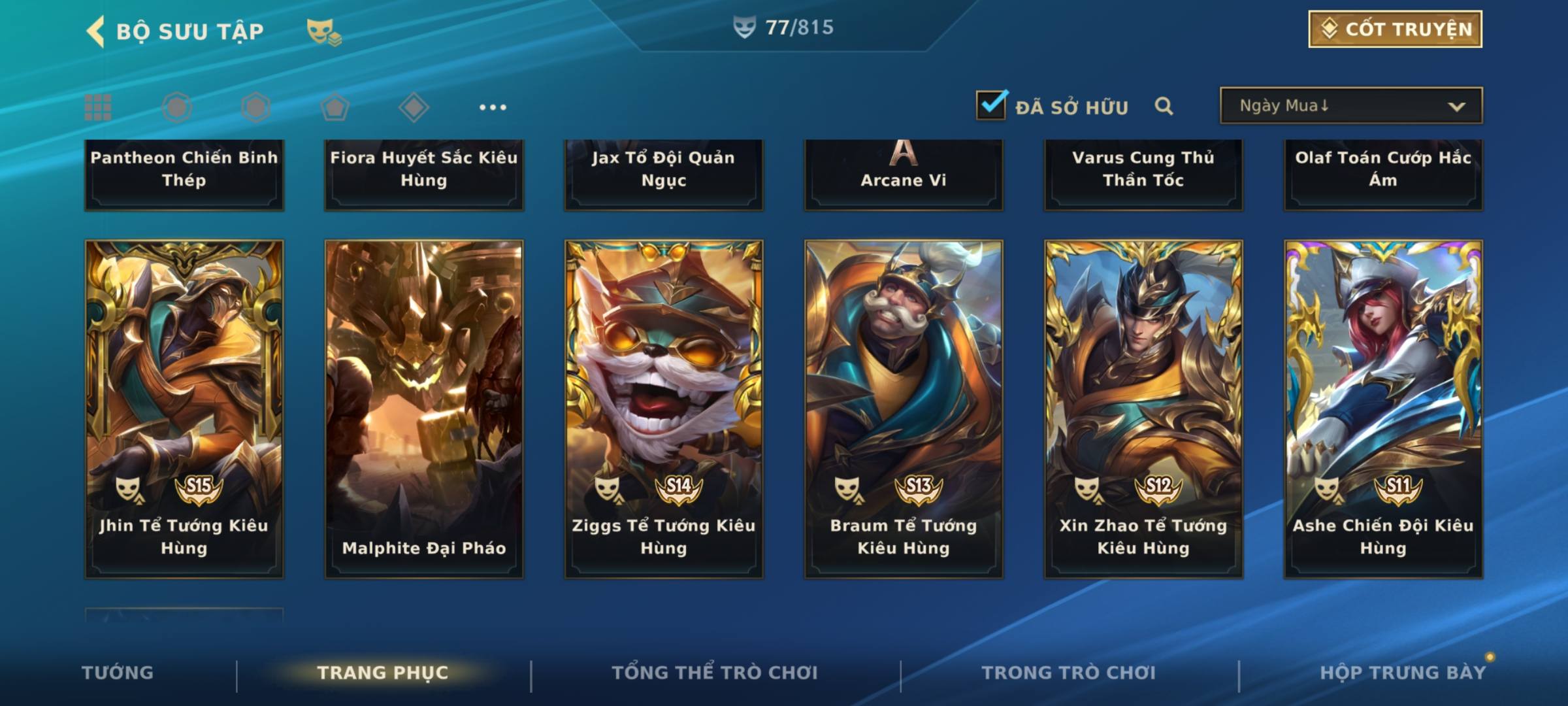Image resolution: width=1568 pixels, height=706 pixels.
Task: Switch to the Tướng tab
Action: [x=118, y=673]
